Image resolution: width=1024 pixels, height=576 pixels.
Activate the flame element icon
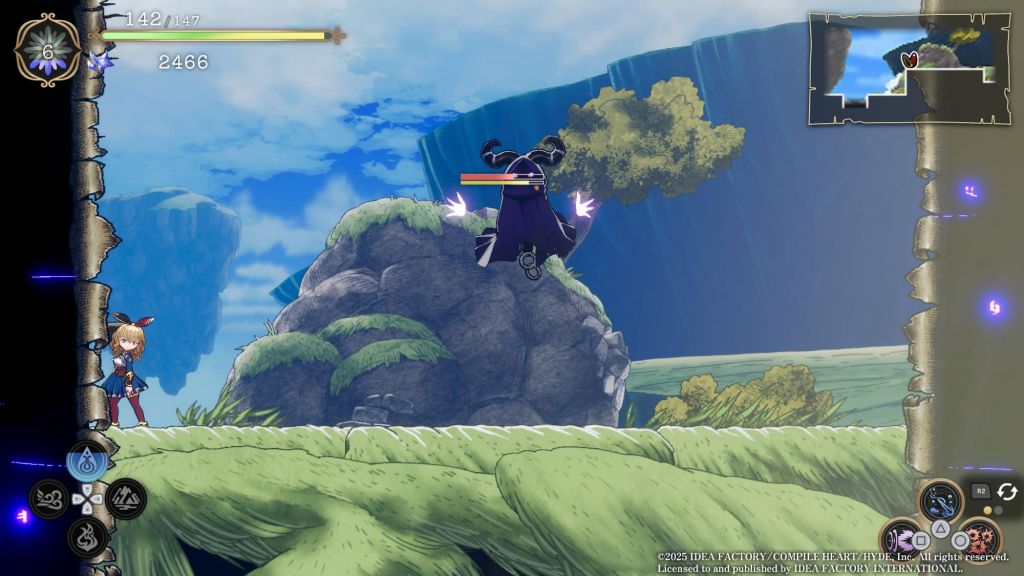(87, 535)
